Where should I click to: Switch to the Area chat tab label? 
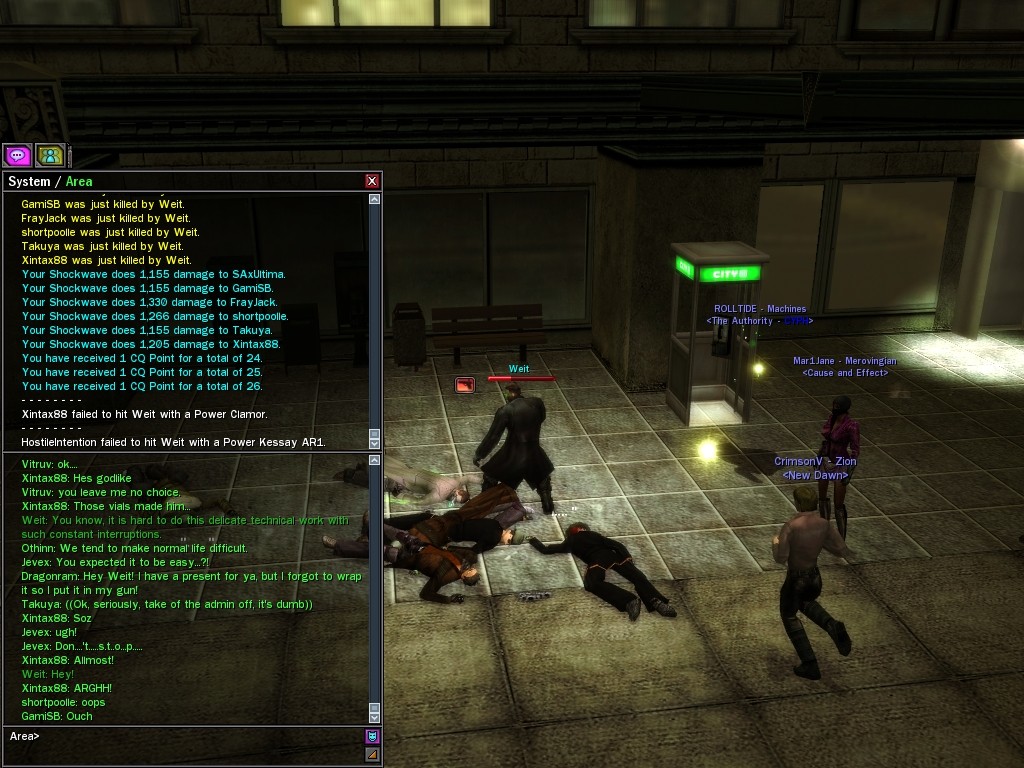[79, 181]
